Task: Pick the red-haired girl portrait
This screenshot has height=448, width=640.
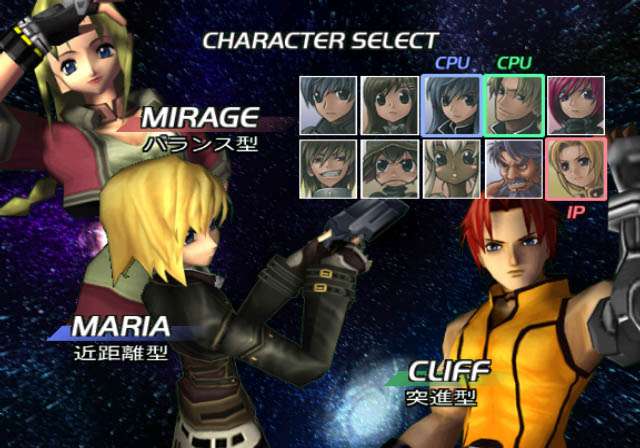Action: point(575,105)
